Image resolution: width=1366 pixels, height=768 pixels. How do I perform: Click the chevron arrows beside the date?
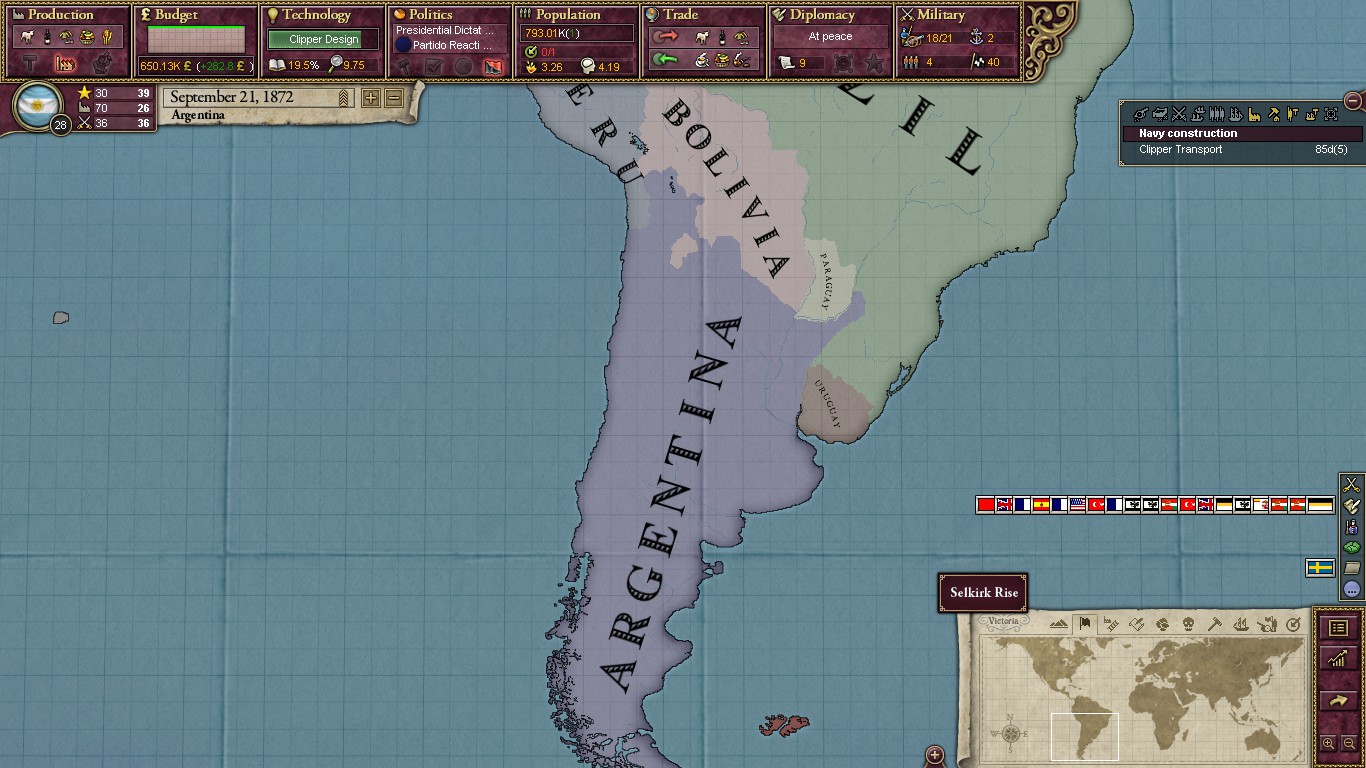(x=343, y=96)
